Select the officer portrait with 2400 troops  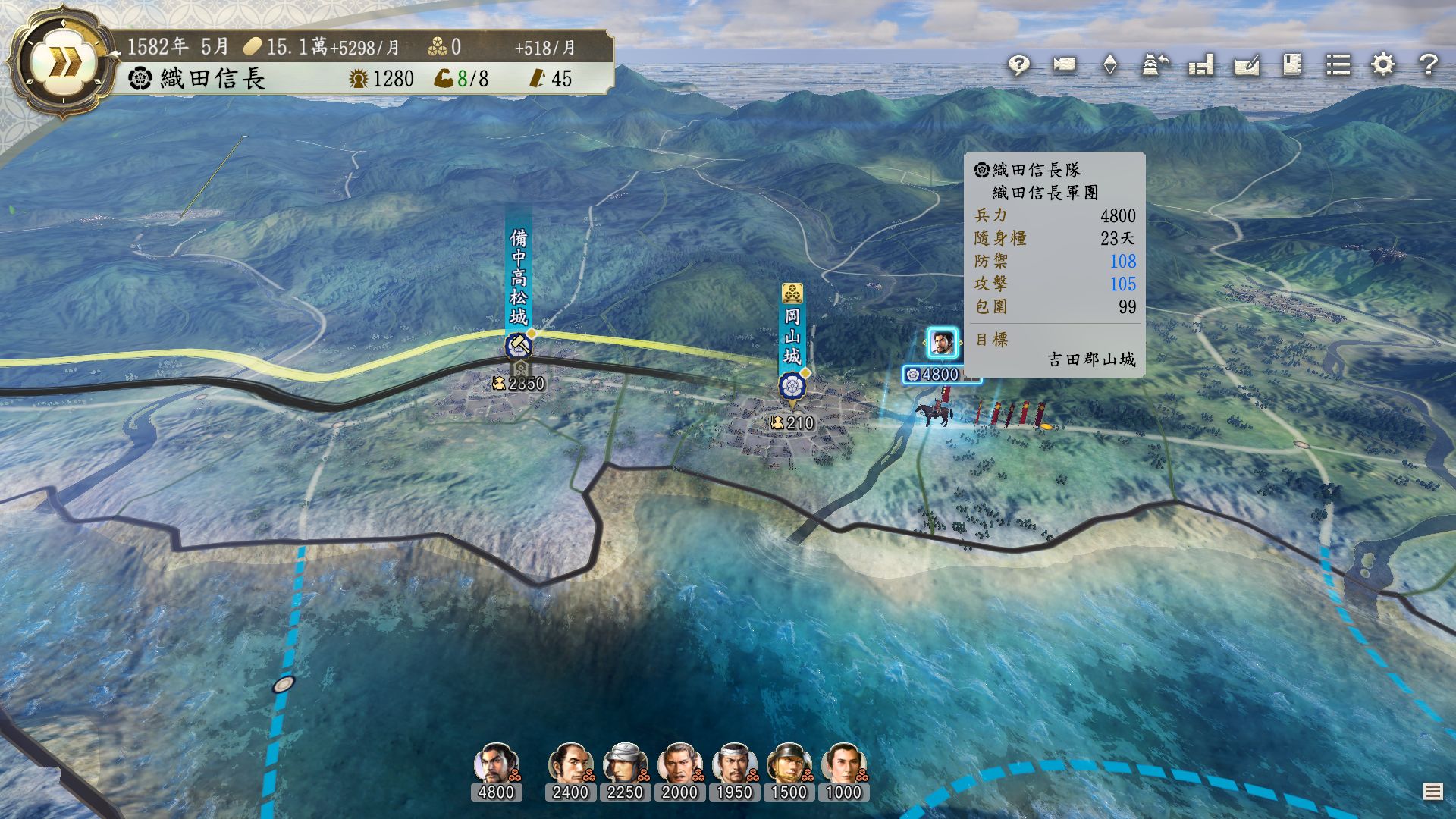point(570,764)
